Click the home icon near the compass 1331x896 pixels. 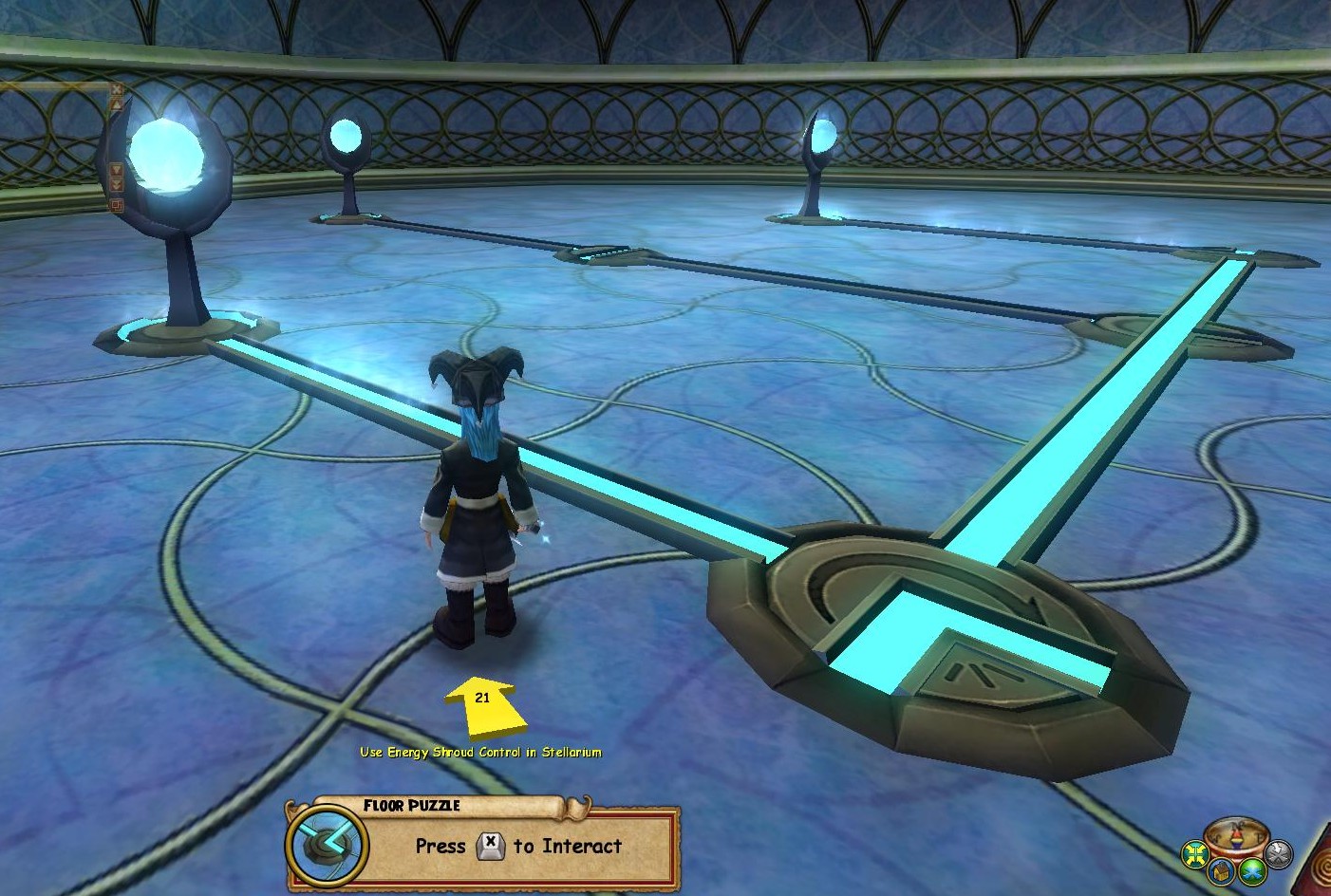[x=1220, y=872]
